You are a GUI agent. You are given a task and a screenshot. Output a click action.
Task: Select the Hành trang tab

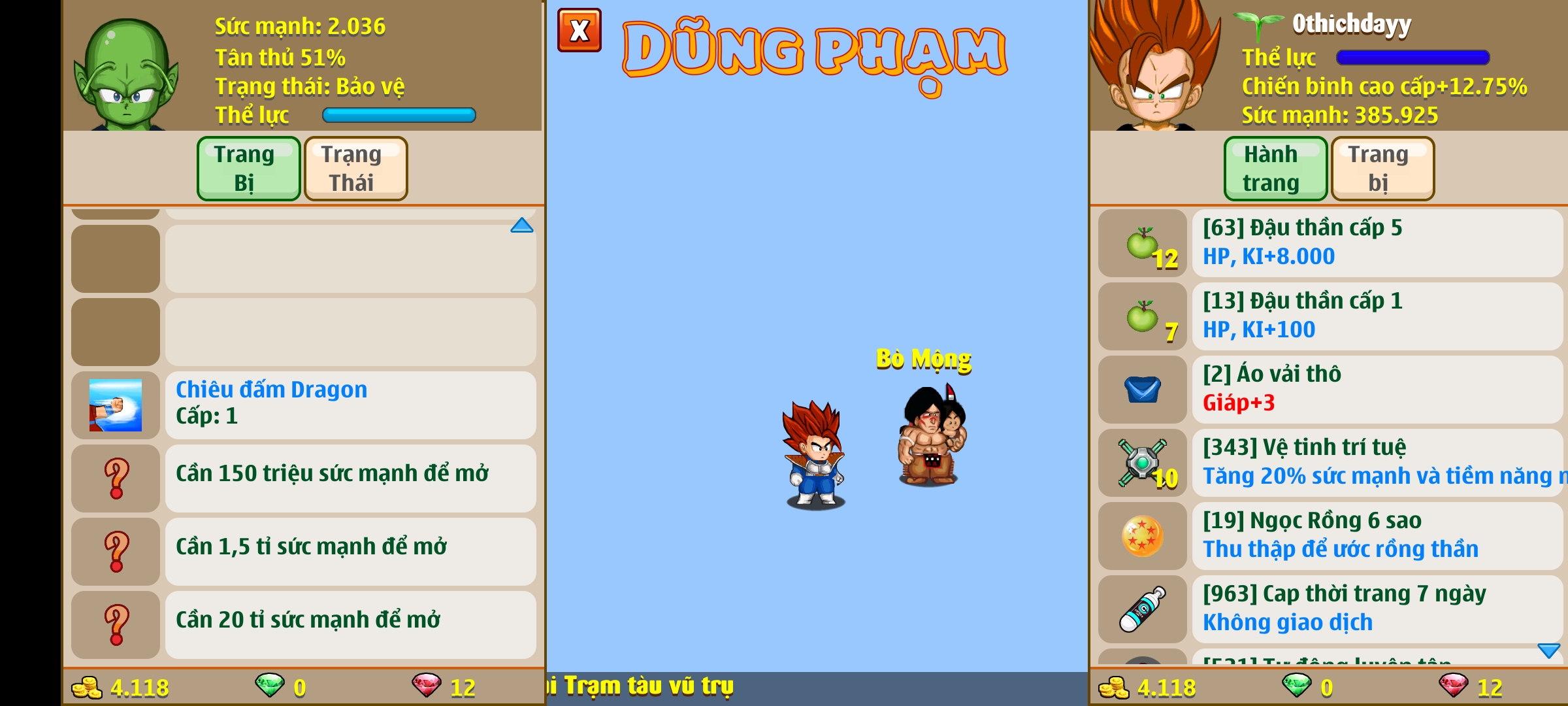1275,168
